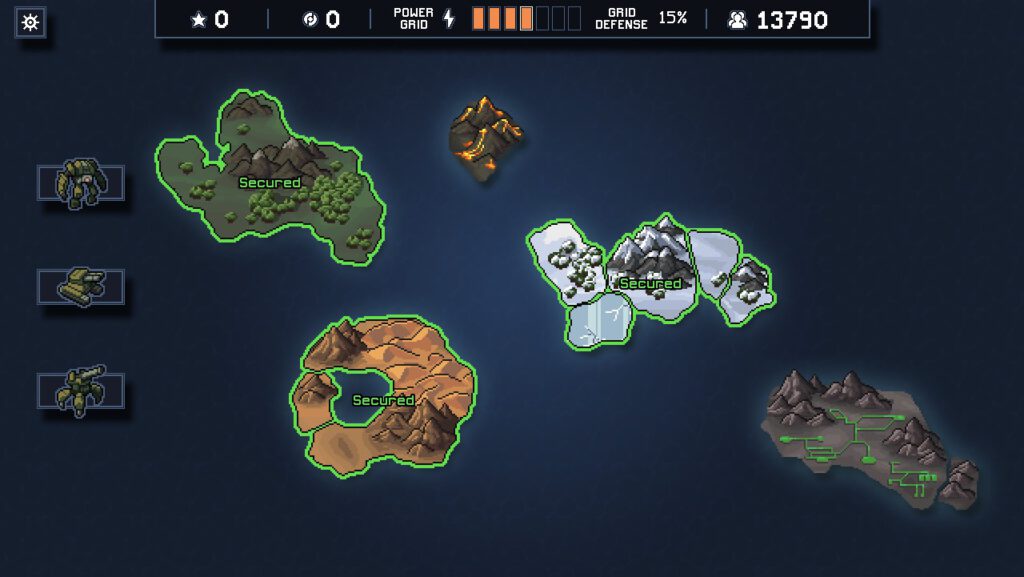Select the volcanic lava island
The height and width of the screenshot is (577, 1024).
(x=485, y=137)
